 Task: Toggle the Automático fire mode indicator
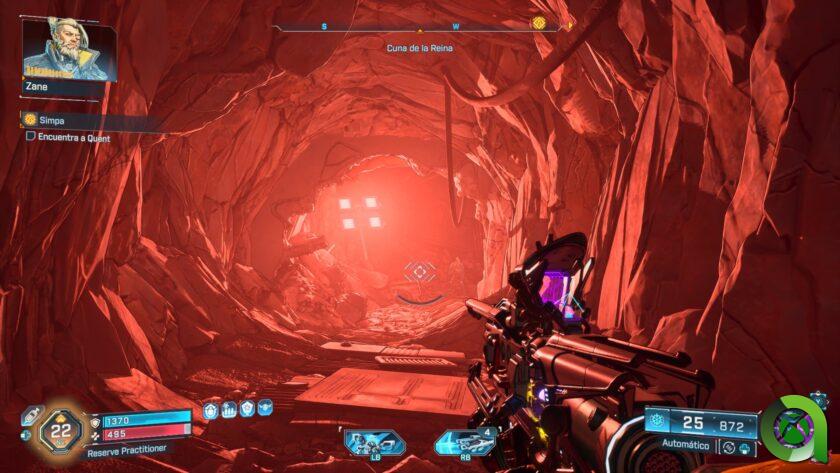[685, 445]
